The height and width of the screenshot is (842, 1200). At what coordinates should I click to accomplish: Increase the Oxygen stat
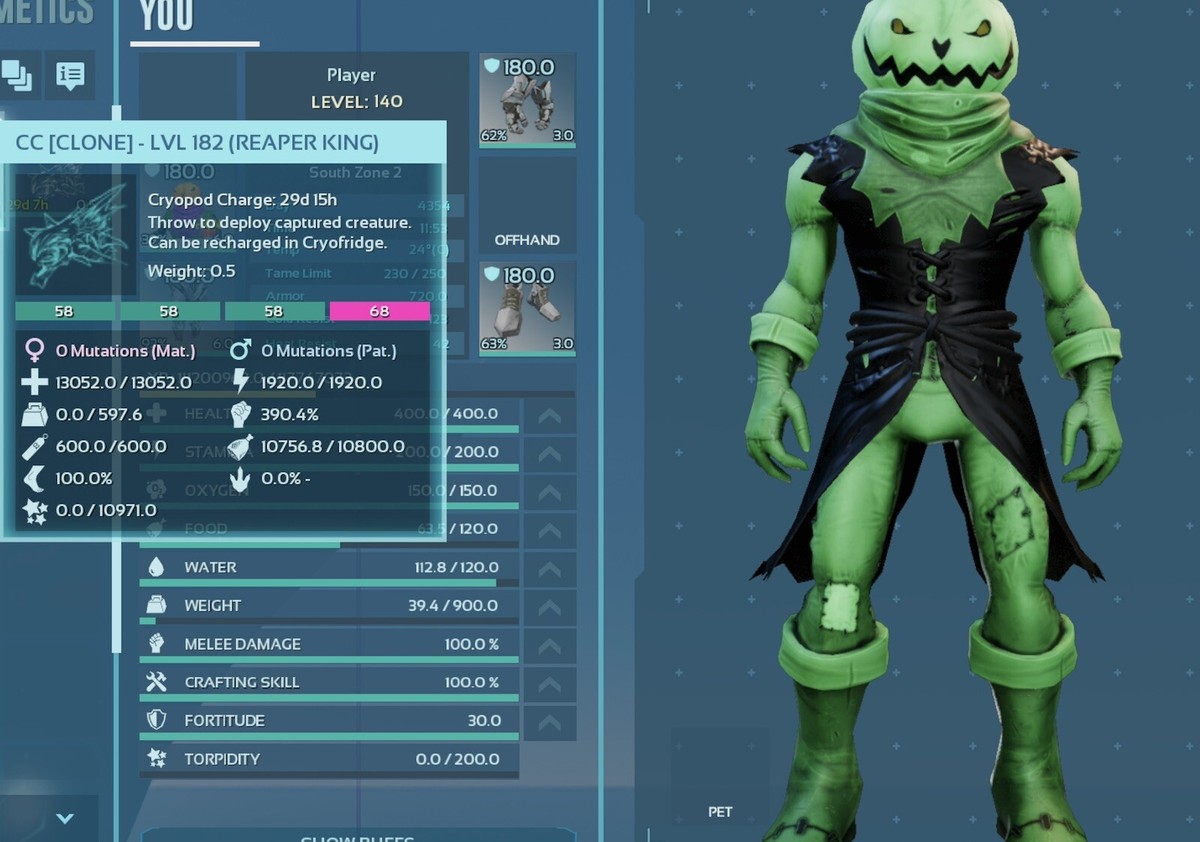(549, 491)
